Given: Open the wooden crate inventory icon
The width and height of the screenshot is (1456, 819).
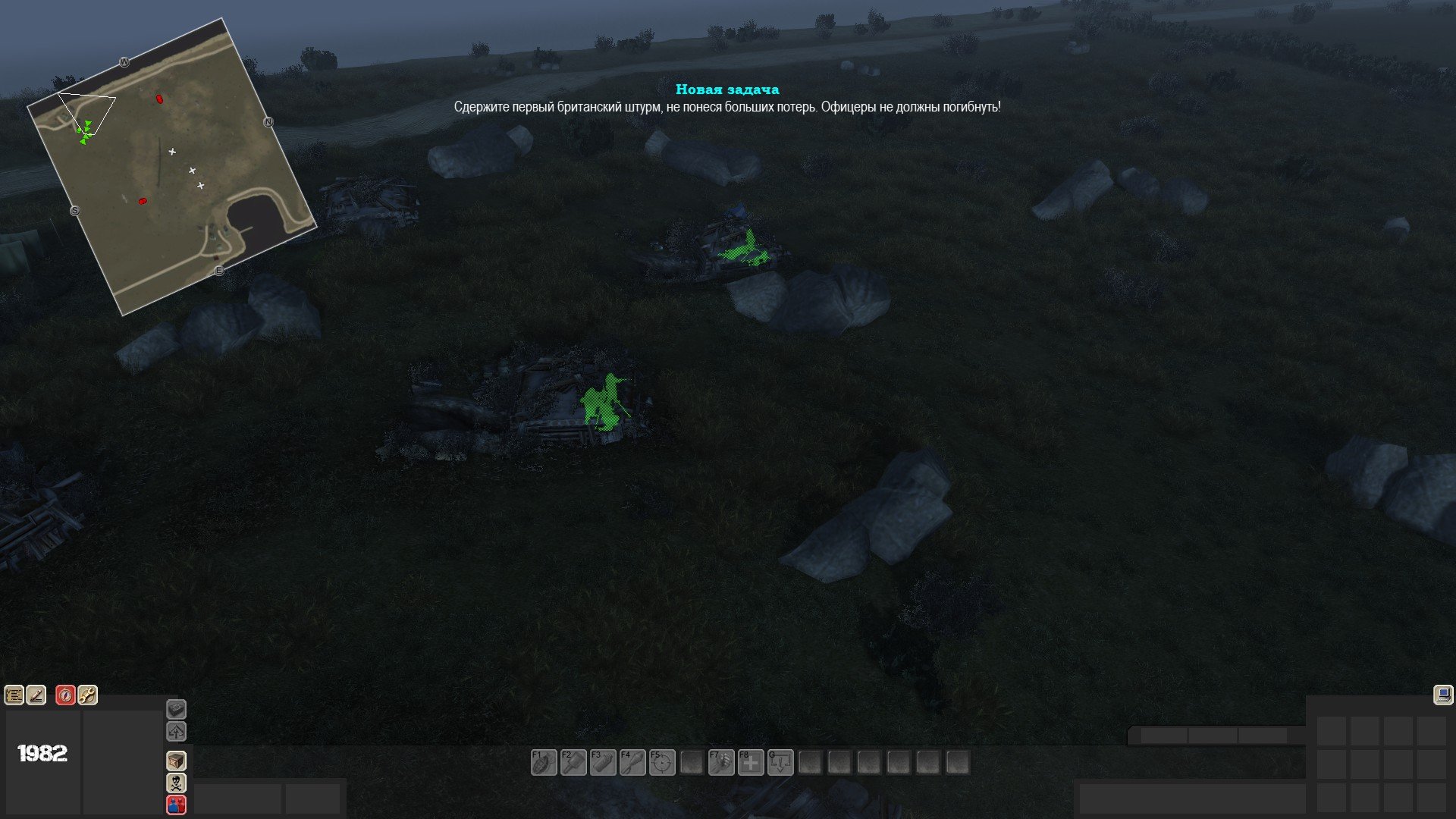Looking at the screenshot, I should click(x=176, y=761).
